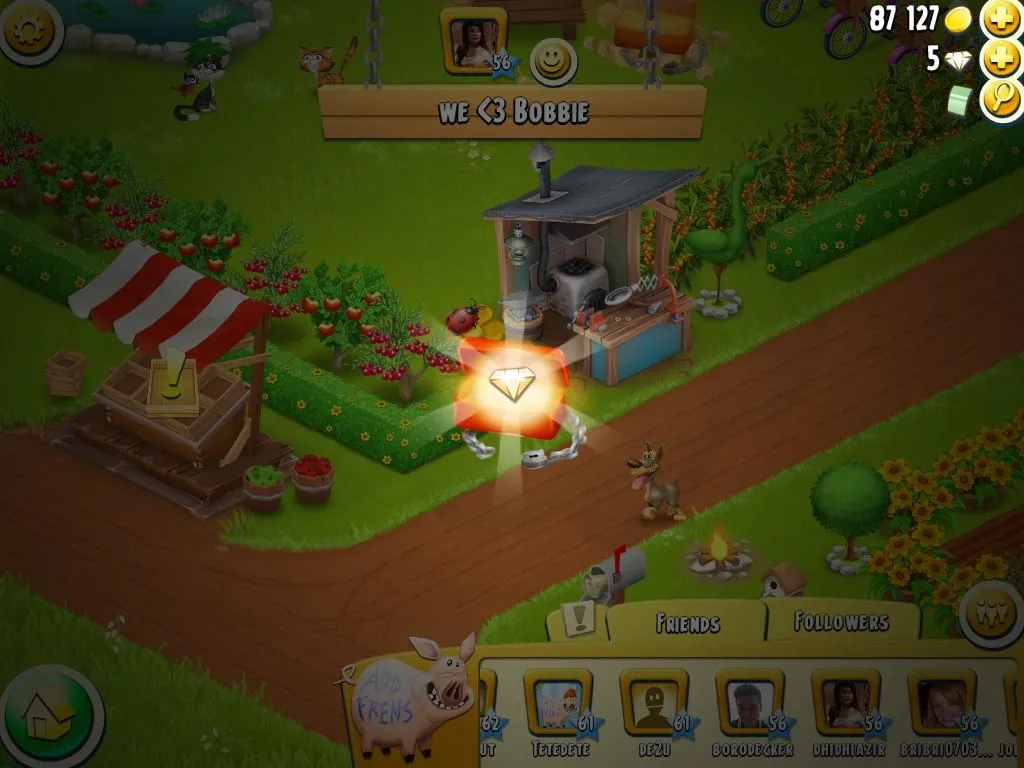
Task: Add more coins with the plus button
Action: point(1000,19)
